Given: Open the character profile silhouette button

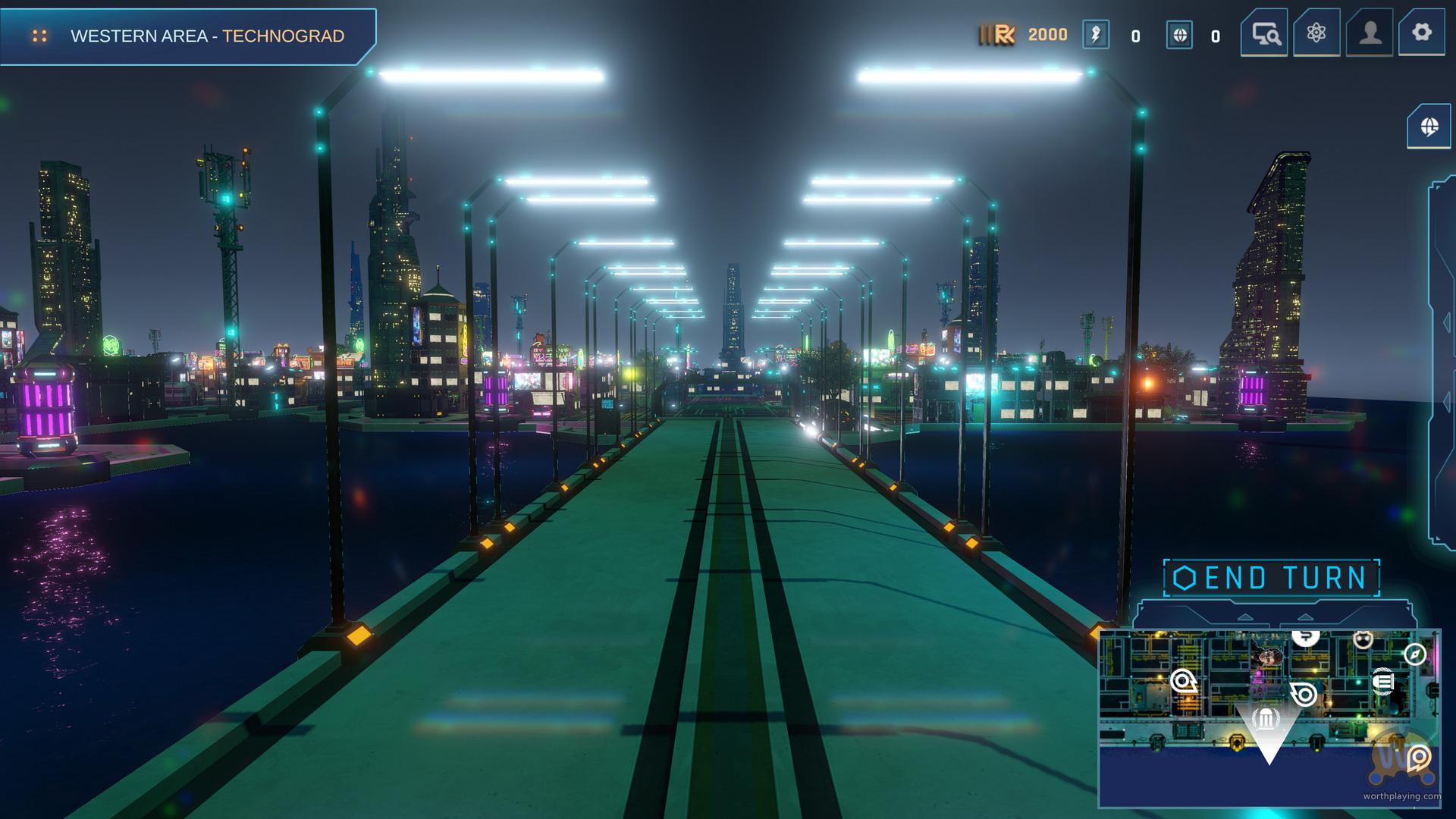Looking at the screenshot, I should click(1370, 33).
